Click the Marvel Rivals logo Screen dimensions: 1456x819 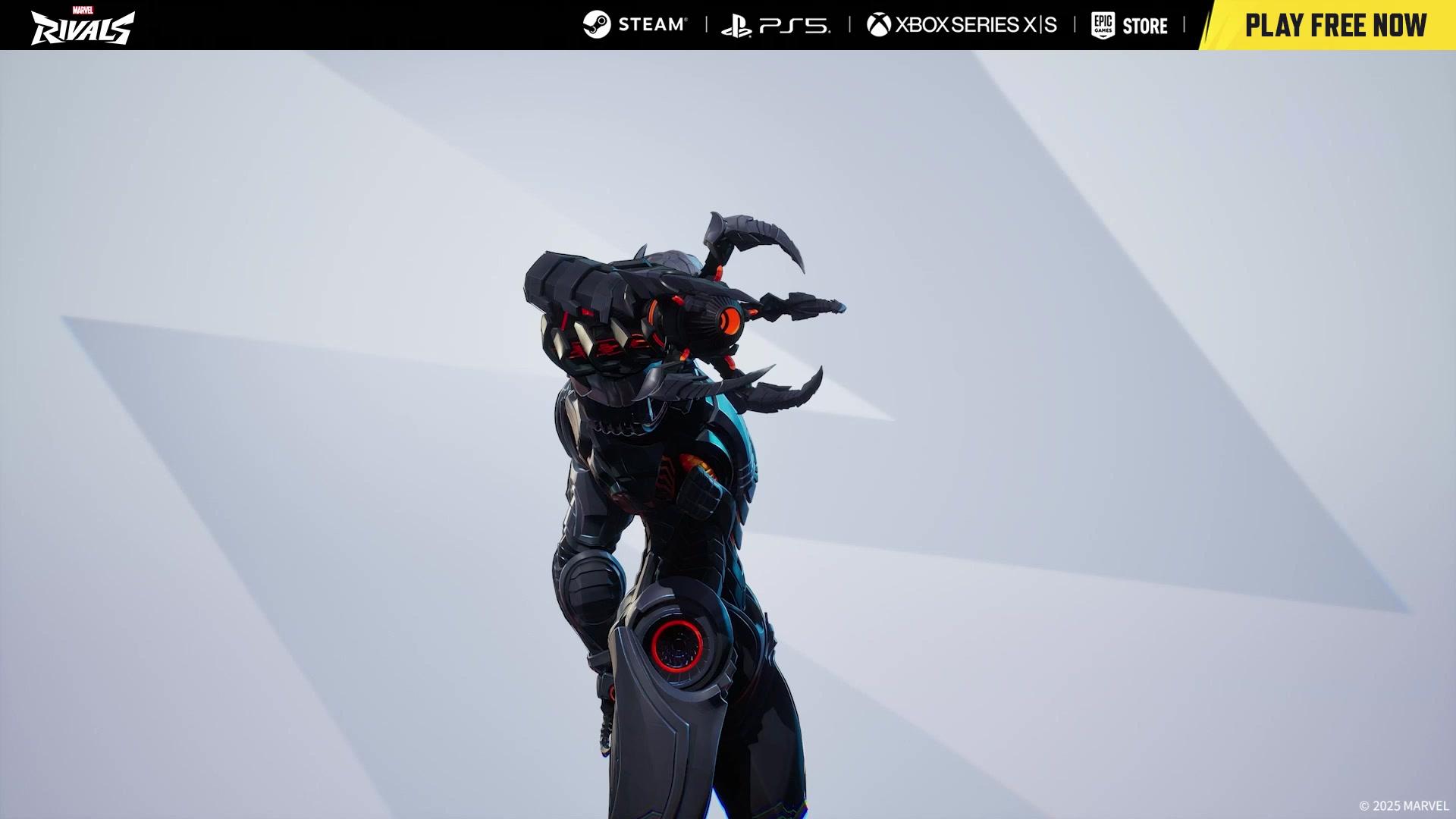[83, 26]
